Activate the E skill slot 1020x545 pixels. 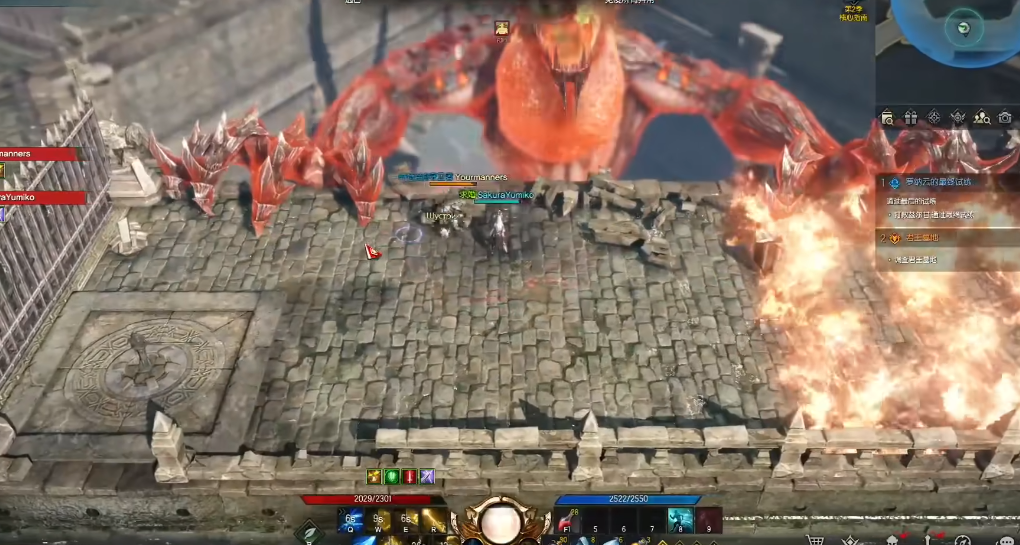click(x=408, y=520)
